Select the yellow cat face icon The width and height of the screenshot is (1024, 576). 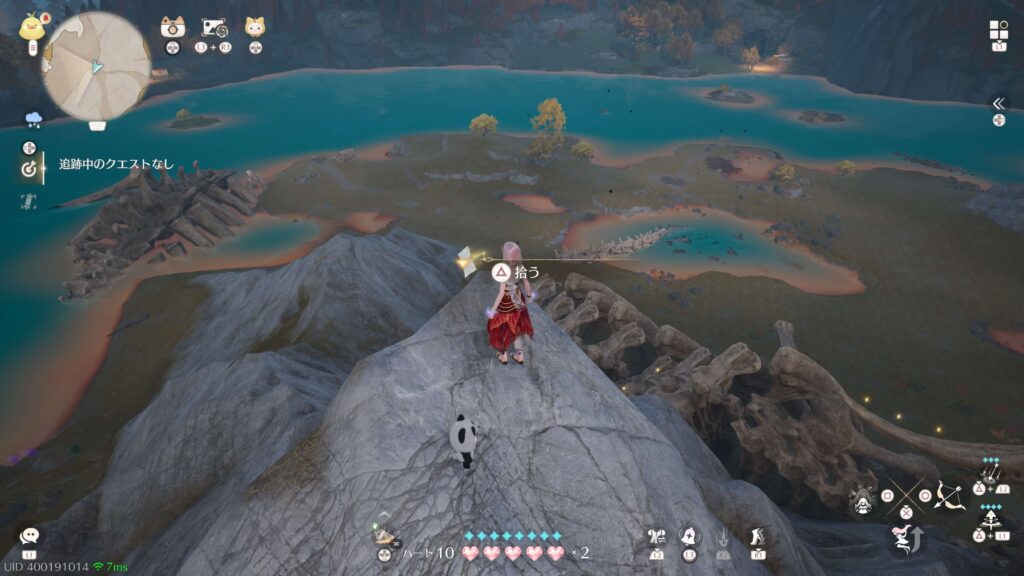pyautogui.click(x=255, y=28)
